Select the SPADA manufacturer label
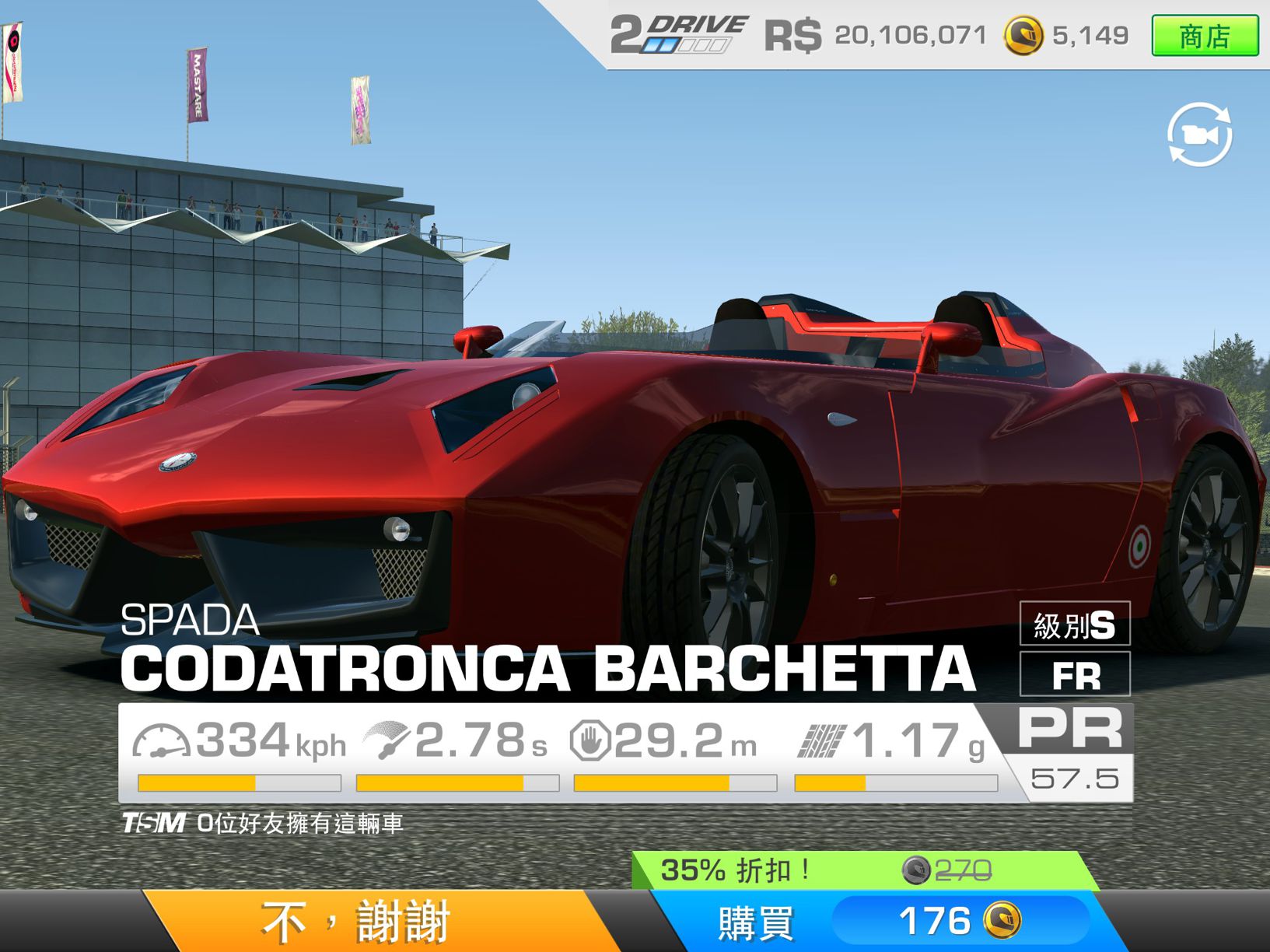 coord(189,621)
